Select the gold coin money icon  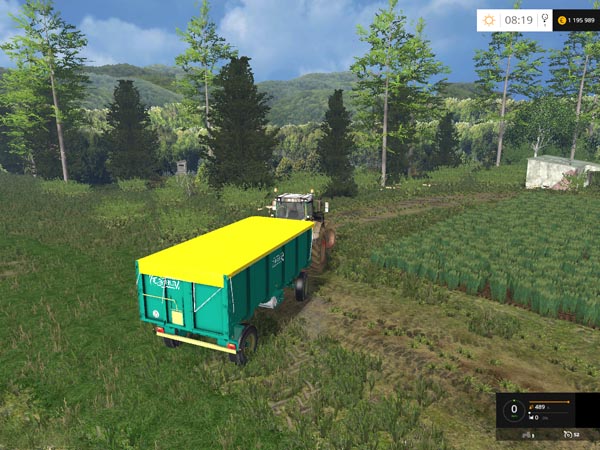[561, 20]
